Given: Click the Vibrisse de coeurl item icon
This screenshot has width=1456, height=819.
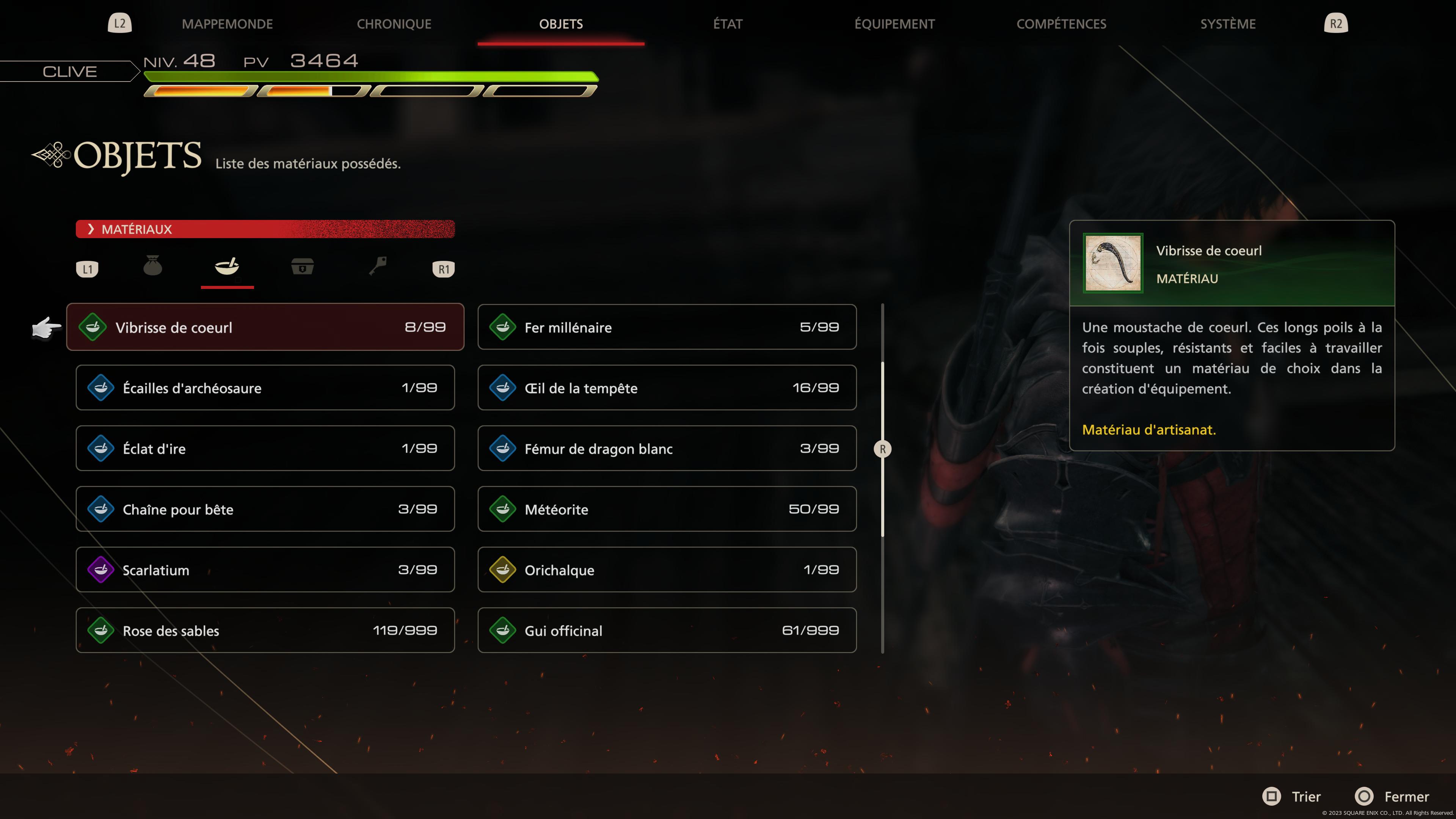Looking at the screenshot, I should pyautogui.click(x=93, y=327).
